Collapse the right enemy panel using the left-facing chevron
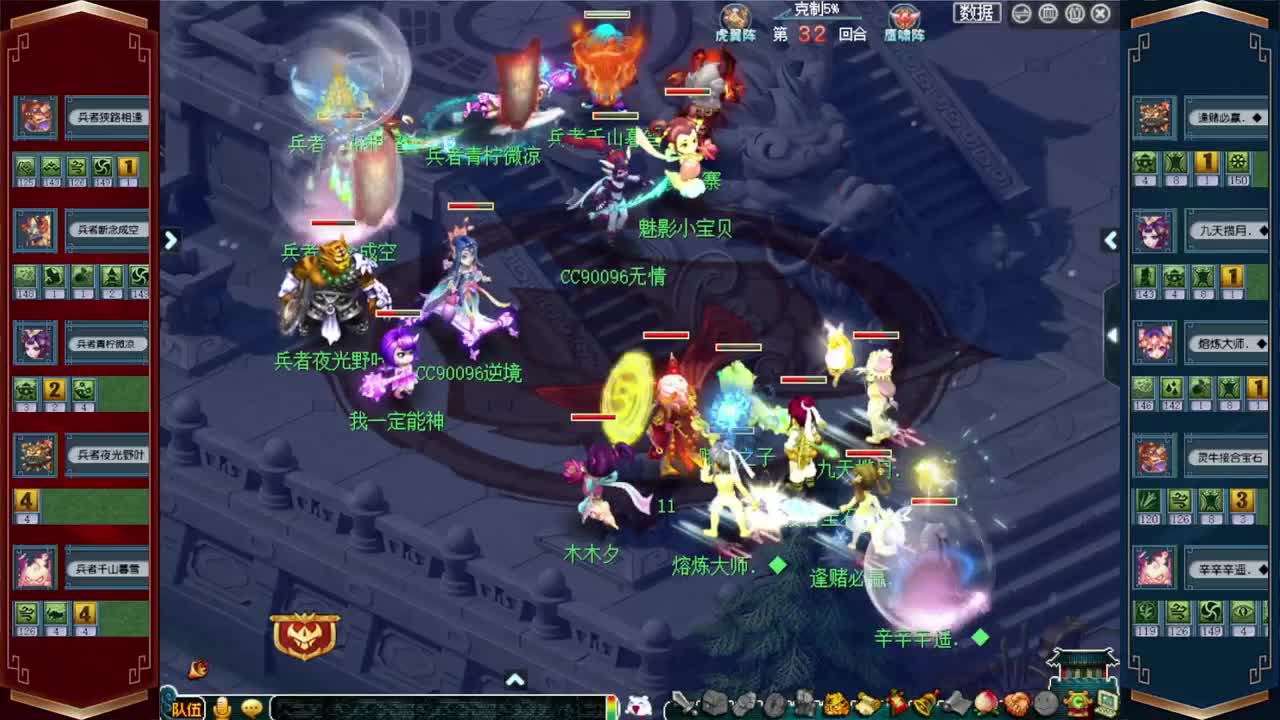This screenshot has height=720, width=1280. (1110, 240)
